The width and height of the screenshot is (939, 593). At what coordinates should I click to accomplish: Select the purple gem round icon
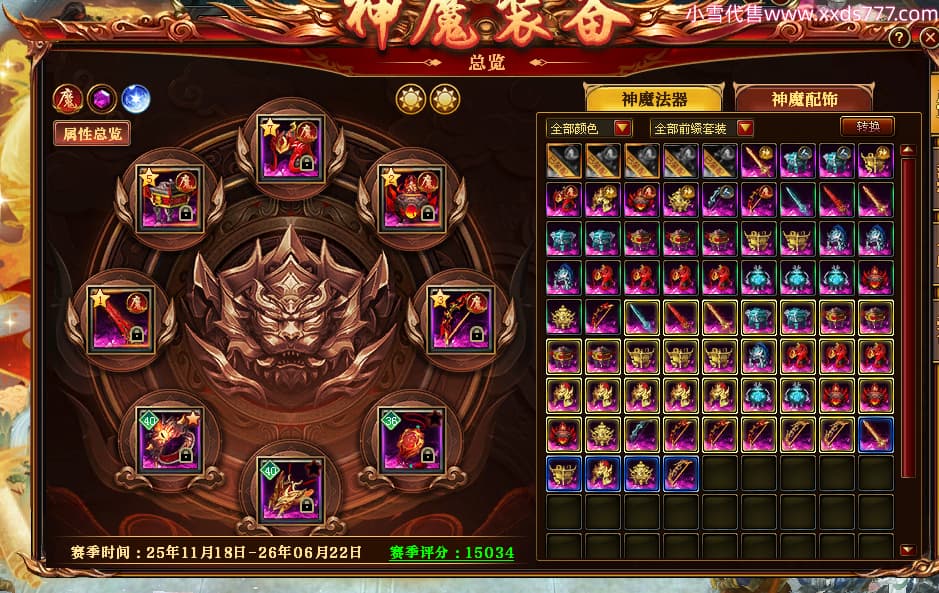[x=102, y=98]
